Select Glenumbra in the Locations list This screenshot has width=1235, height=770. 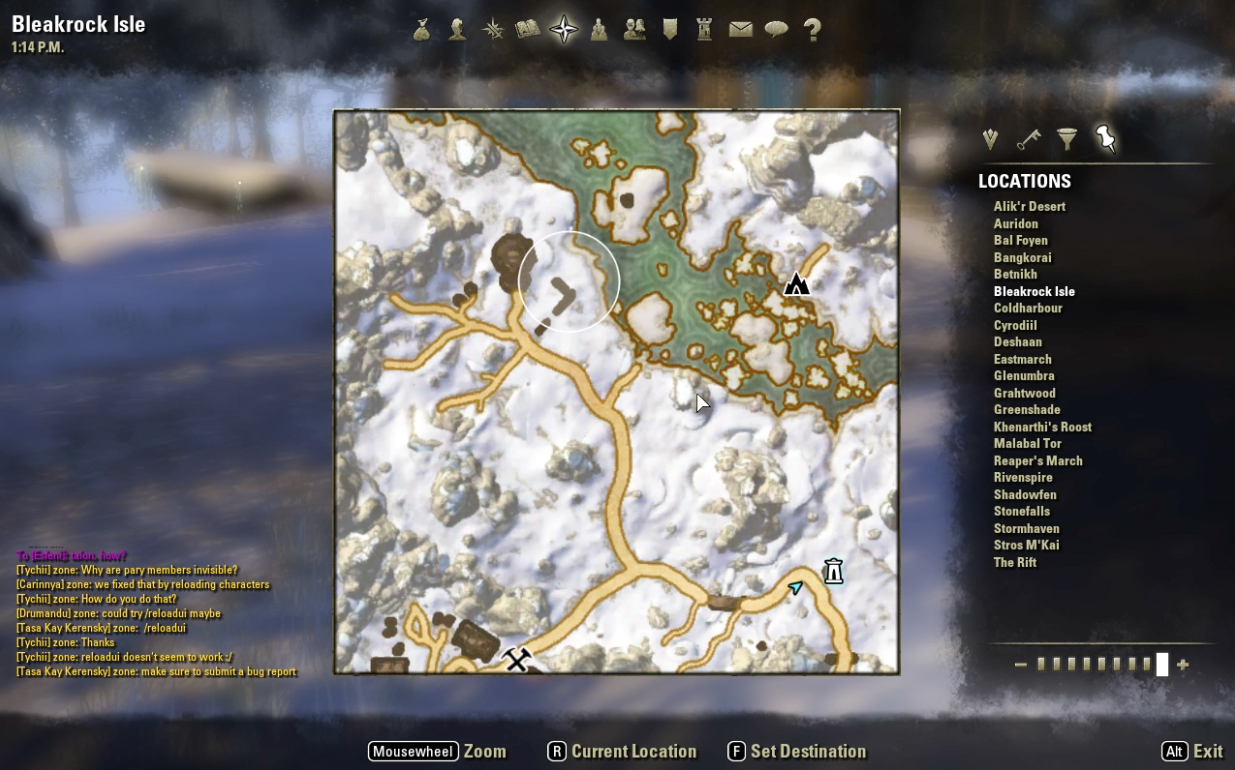pyautogui.click(x=1023, y=376)
